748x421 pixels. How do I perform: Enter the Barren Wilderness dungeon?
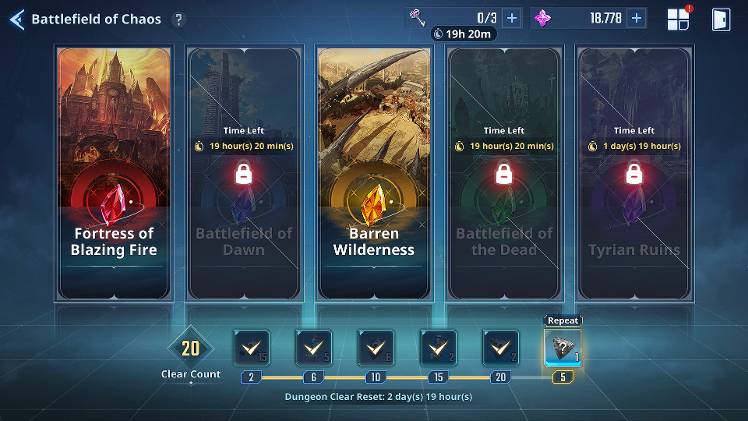pos(373,172)
